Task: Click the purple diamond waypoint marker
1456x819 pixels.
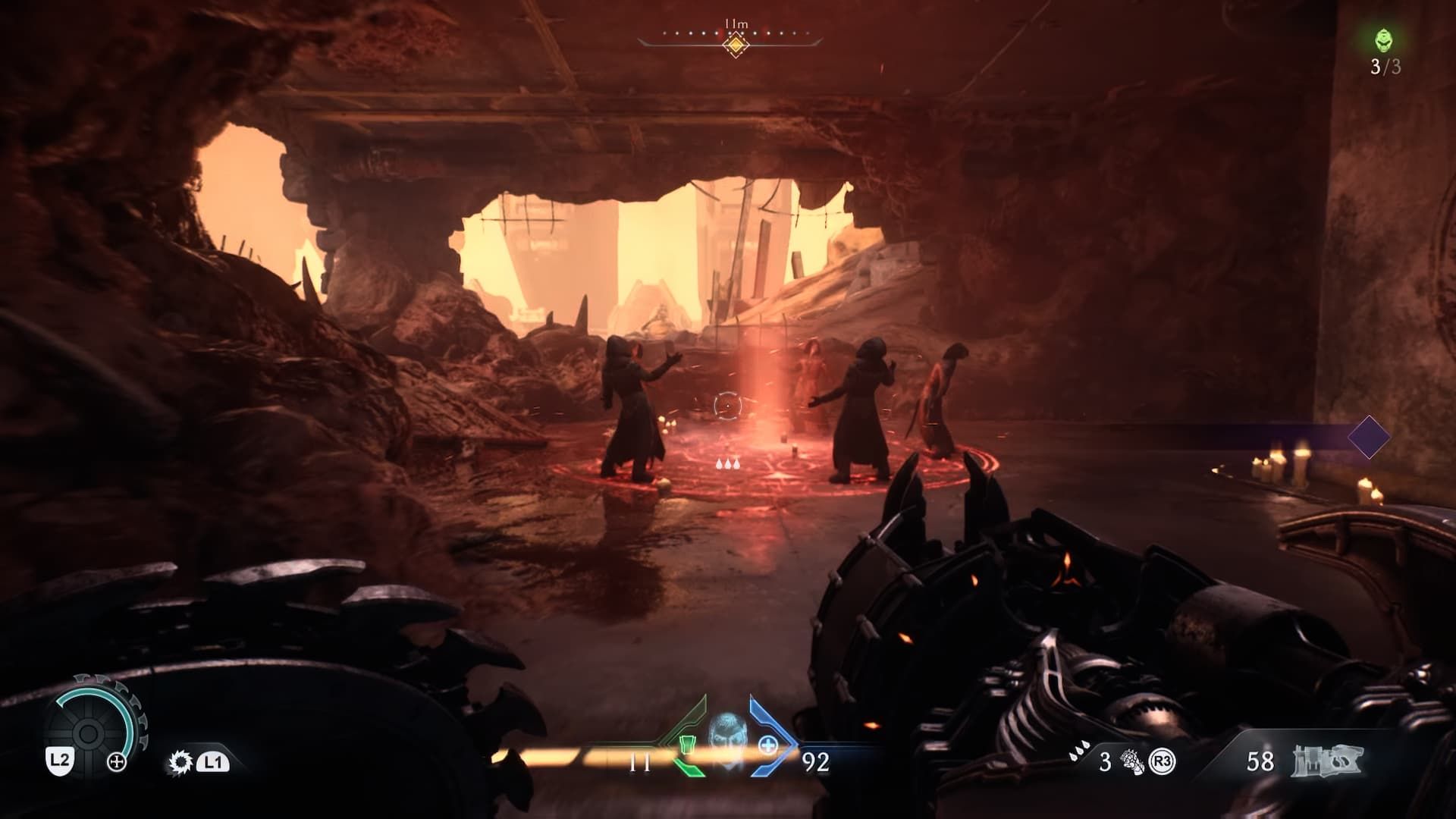Action: click(1369, 437)
